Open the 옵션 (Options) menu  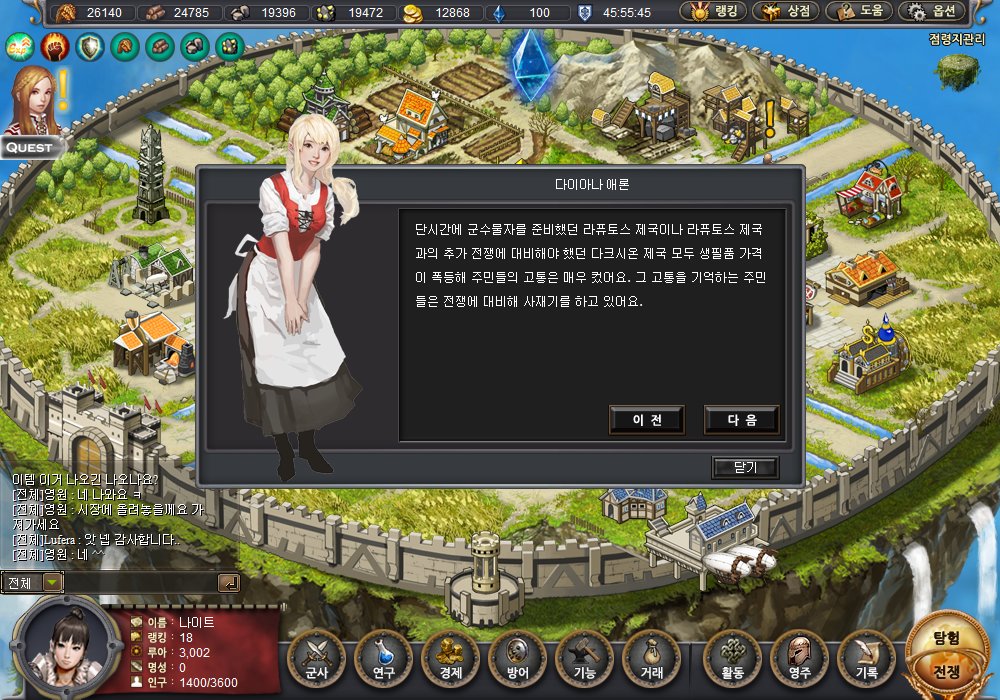click(x=931, y=12)
